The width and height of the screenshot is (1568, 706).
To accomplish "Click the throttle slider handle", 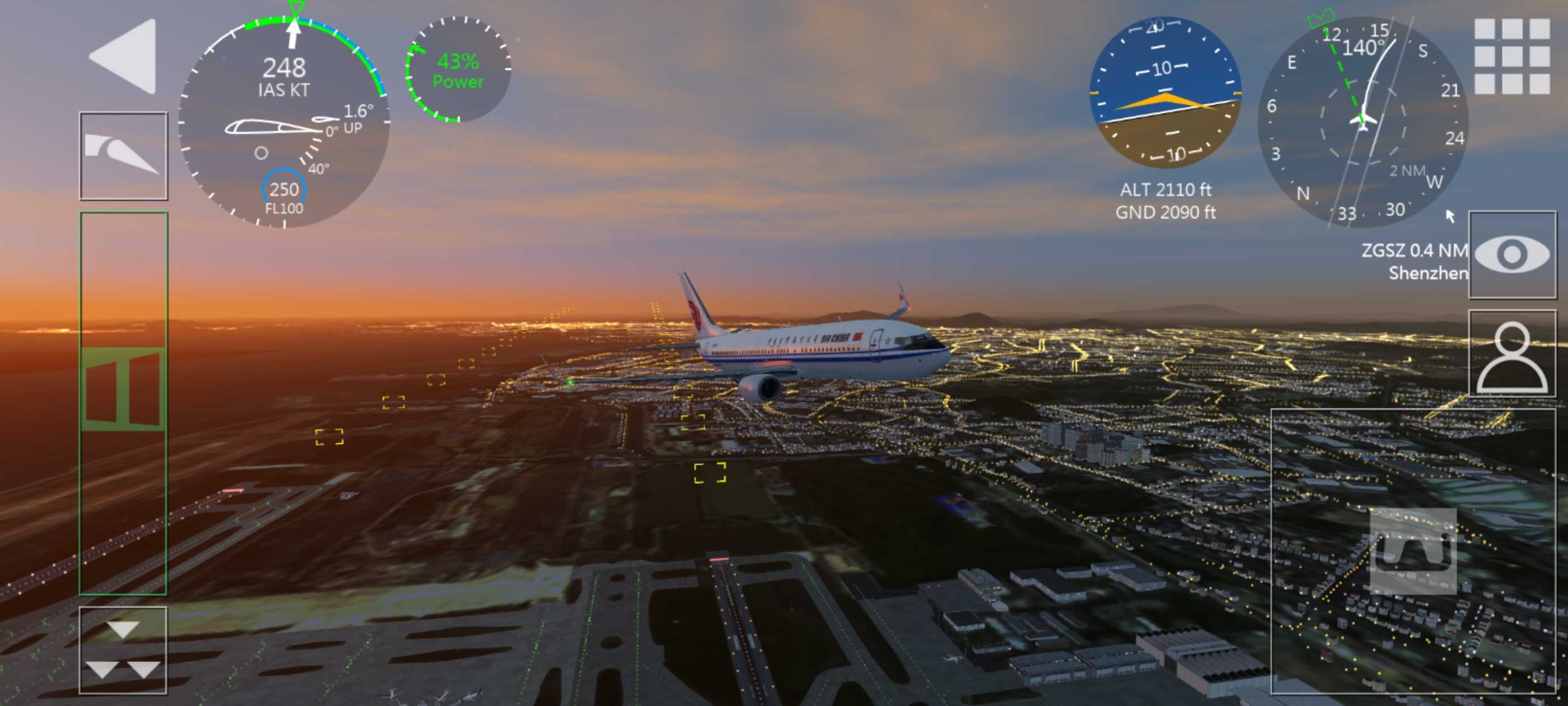I will pos(124,389).
